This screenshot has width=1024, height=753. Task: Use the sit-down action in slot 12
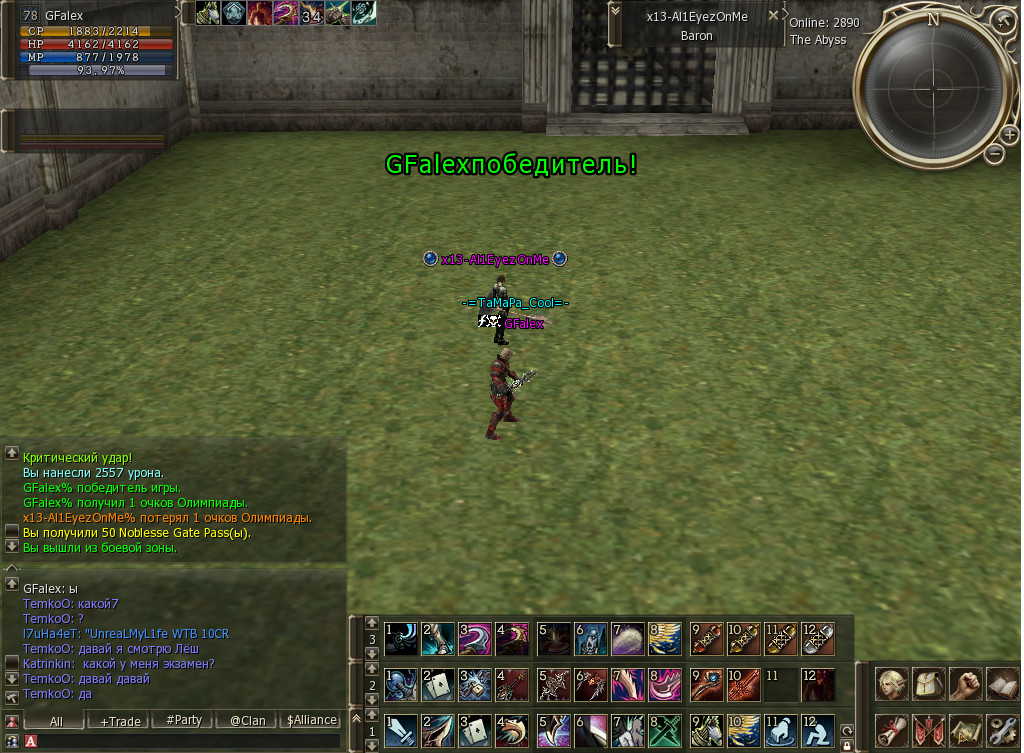(x=817, y=731)
